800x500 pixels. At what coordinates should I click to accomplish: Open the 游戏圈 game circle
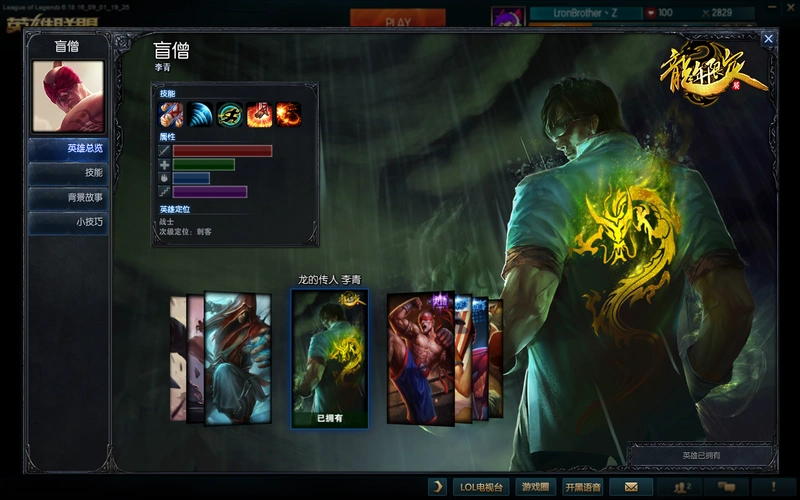535,487
